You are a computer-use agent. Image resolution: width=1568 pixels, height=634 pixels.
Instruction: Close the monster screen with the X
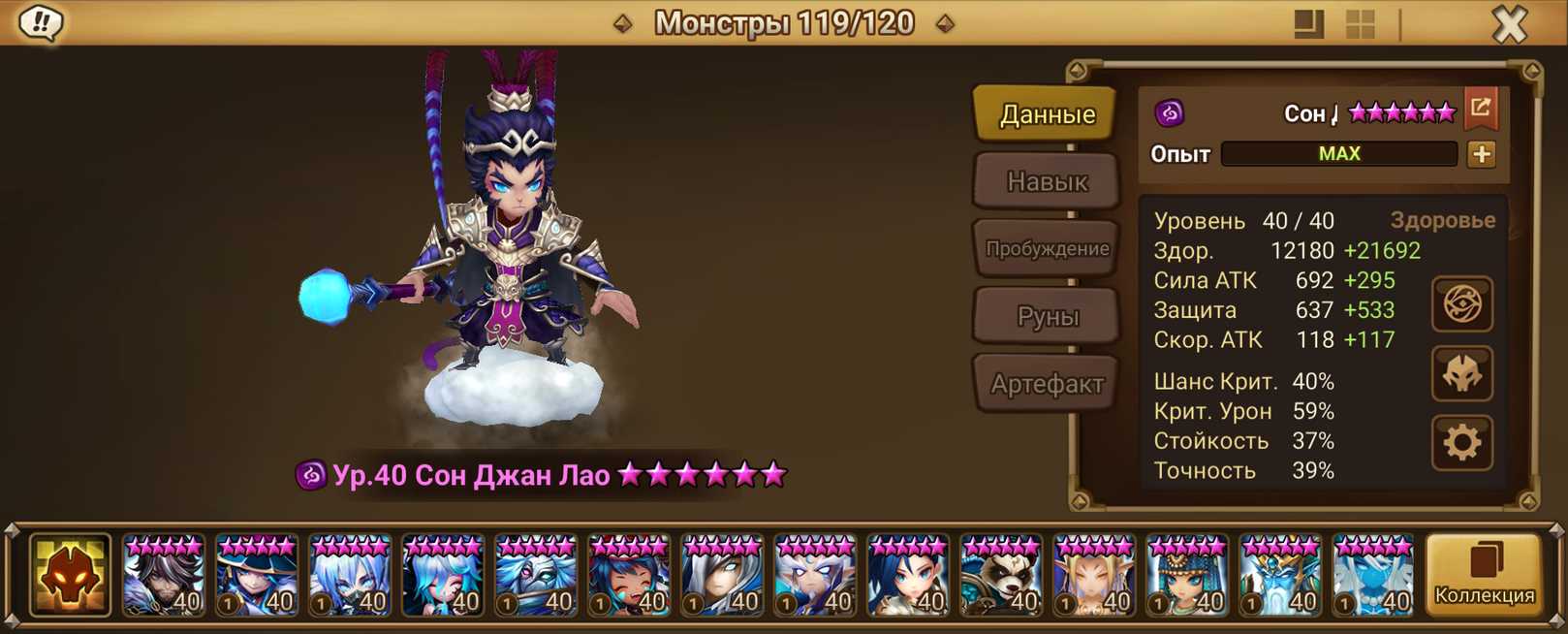click(x=1508, y=24)
